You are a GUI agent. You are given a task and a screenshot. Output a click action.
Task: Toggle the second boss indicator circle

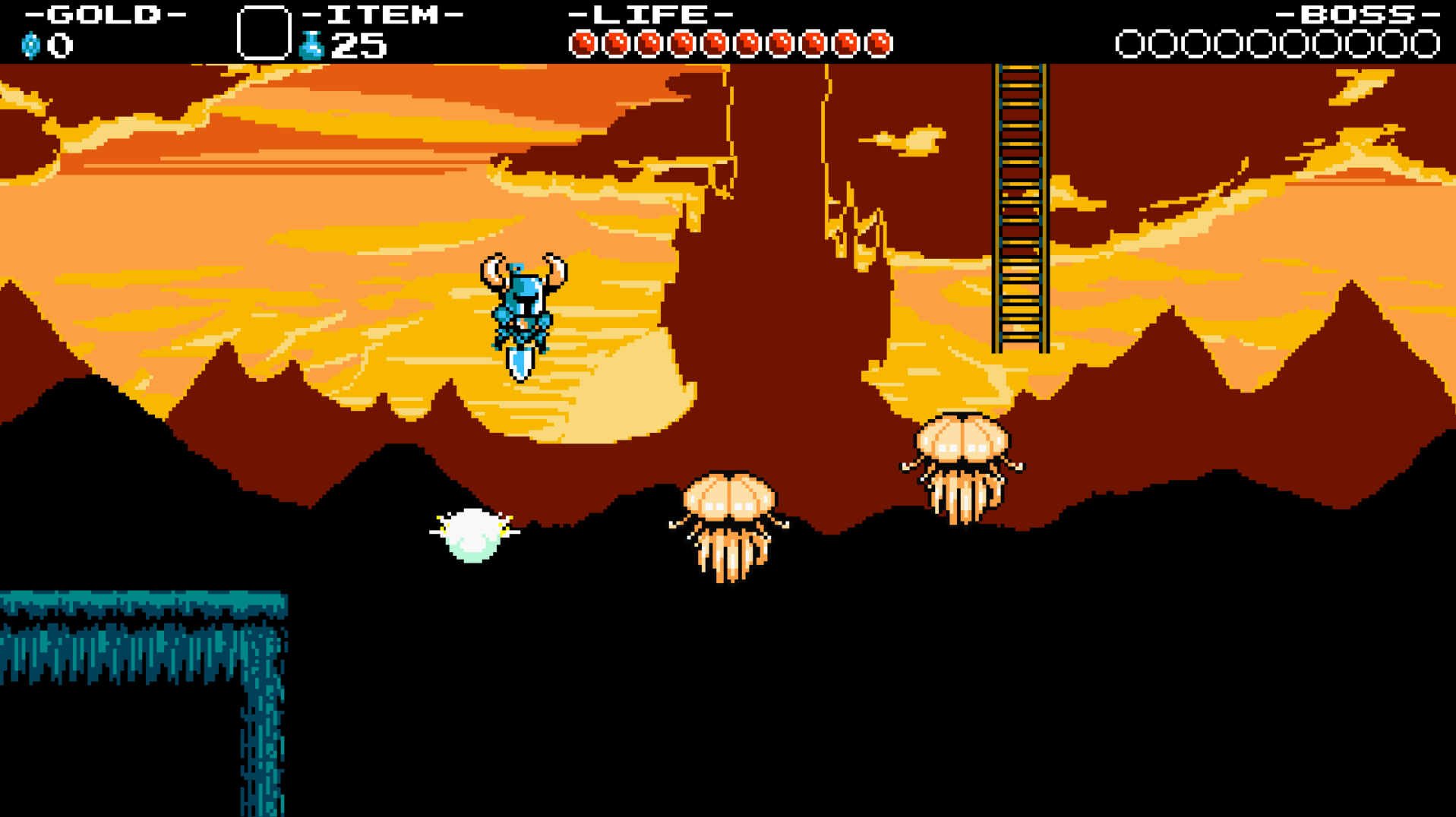click(x=1162, y=43)
